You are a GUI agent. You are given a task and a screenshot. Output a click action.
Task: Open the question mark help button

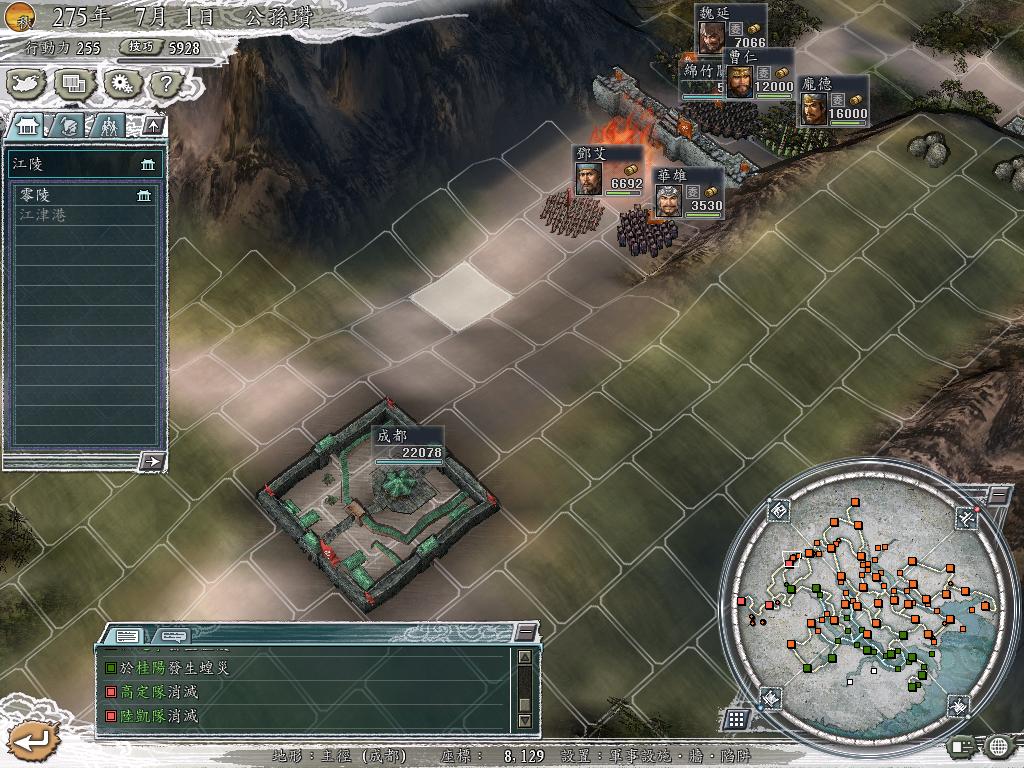tap(164, 84)
